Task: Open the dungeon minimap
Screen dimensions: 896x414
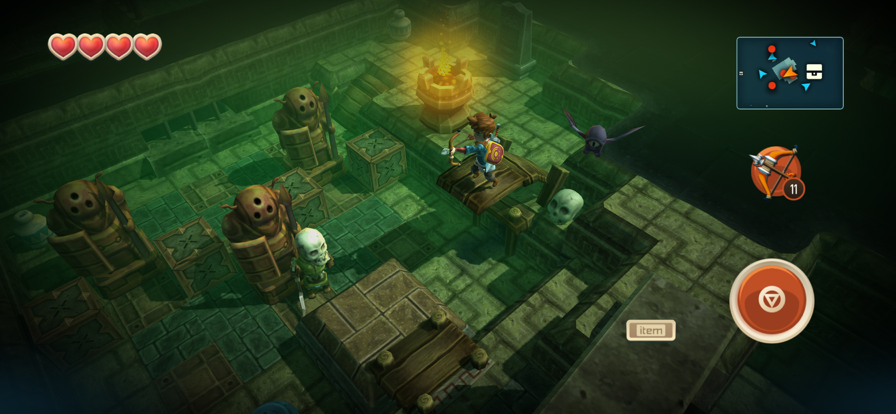Action: pyautogui.click(x=790, y=73)
